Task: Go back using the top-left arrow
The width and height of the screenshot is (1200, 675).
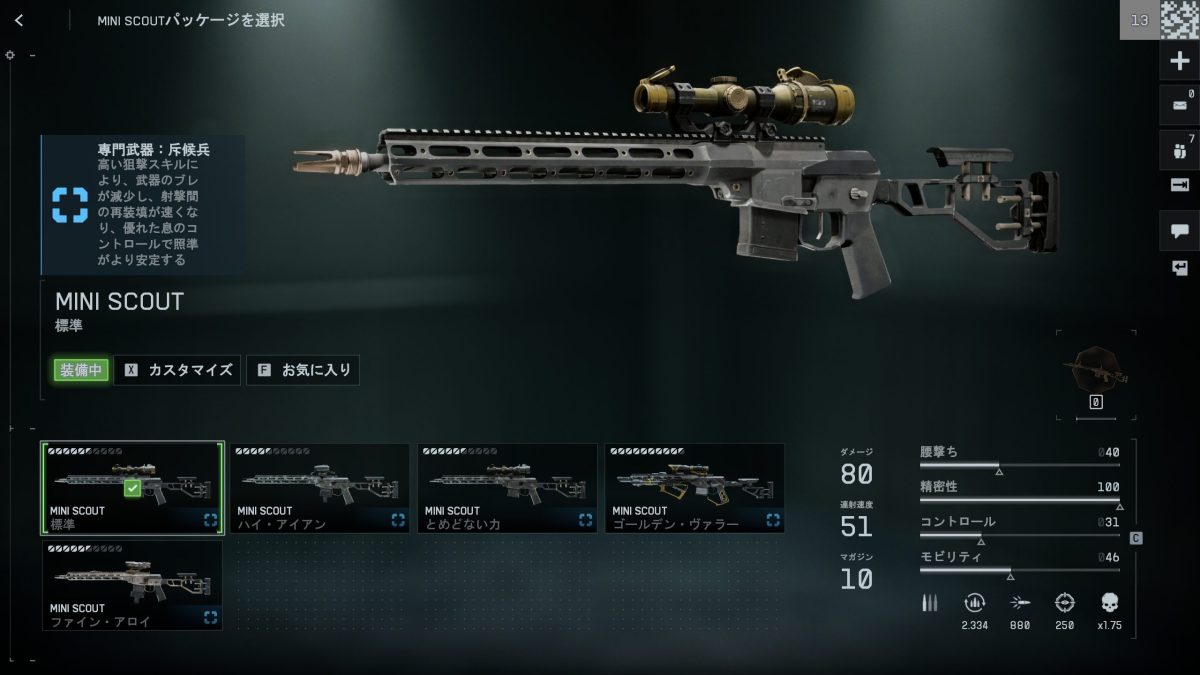Action: 19,20
